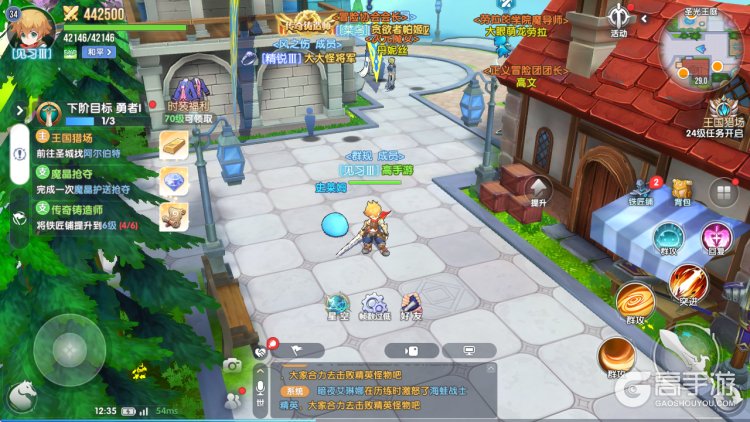Open the 星空 starry sky feature

point(338,306)
